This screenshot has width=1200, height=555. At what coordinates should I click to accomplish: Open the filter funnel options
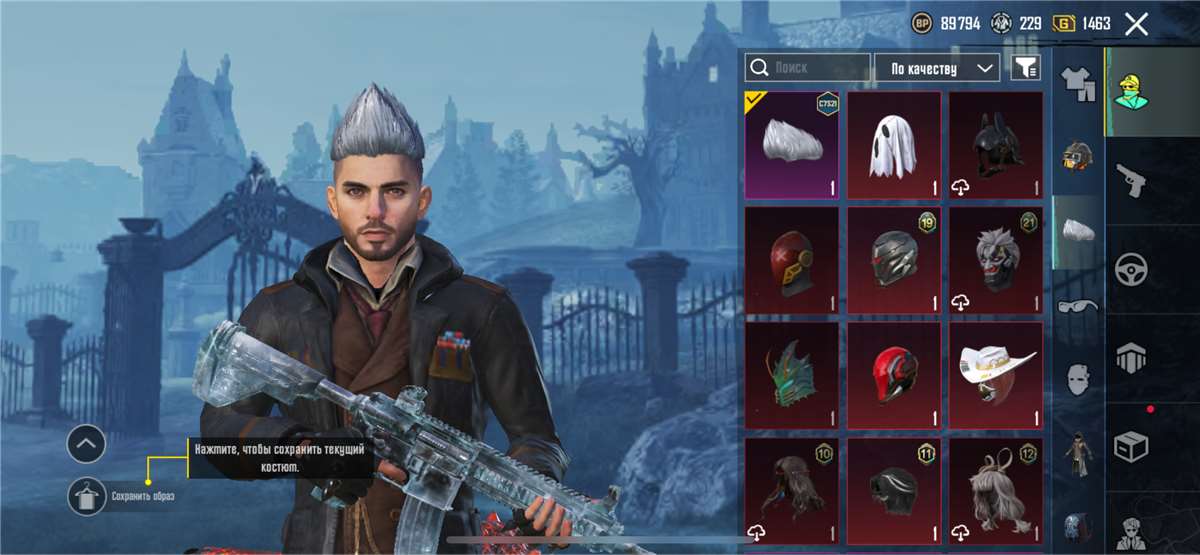click(x=1026, y=68)
